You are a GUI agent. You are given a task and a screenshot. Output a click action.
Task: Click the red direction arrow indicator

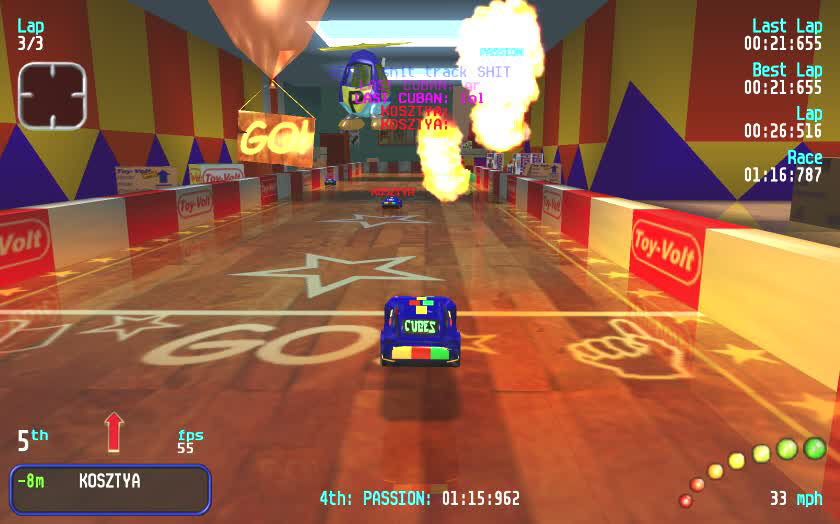114,431
